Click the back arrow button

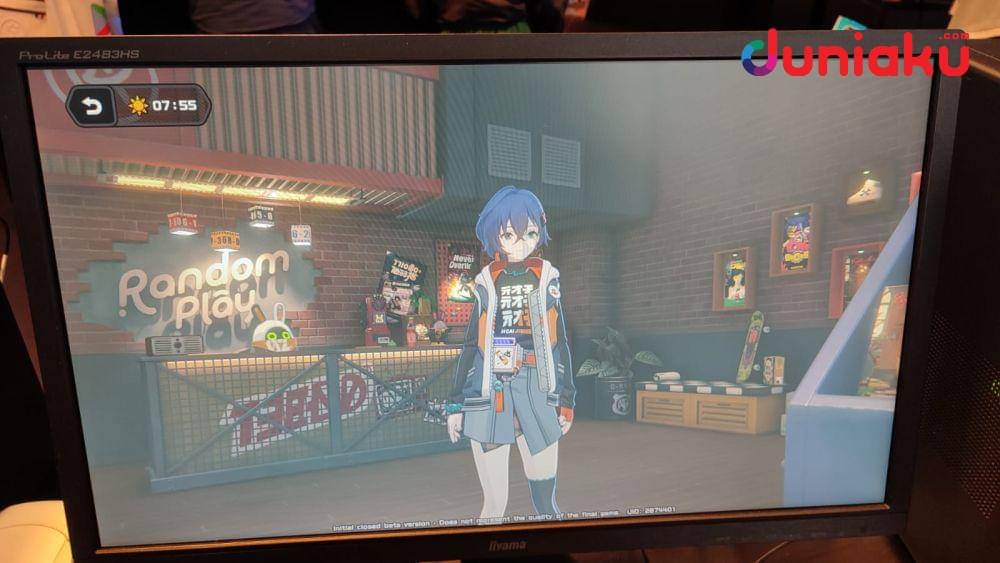(92, 106)
